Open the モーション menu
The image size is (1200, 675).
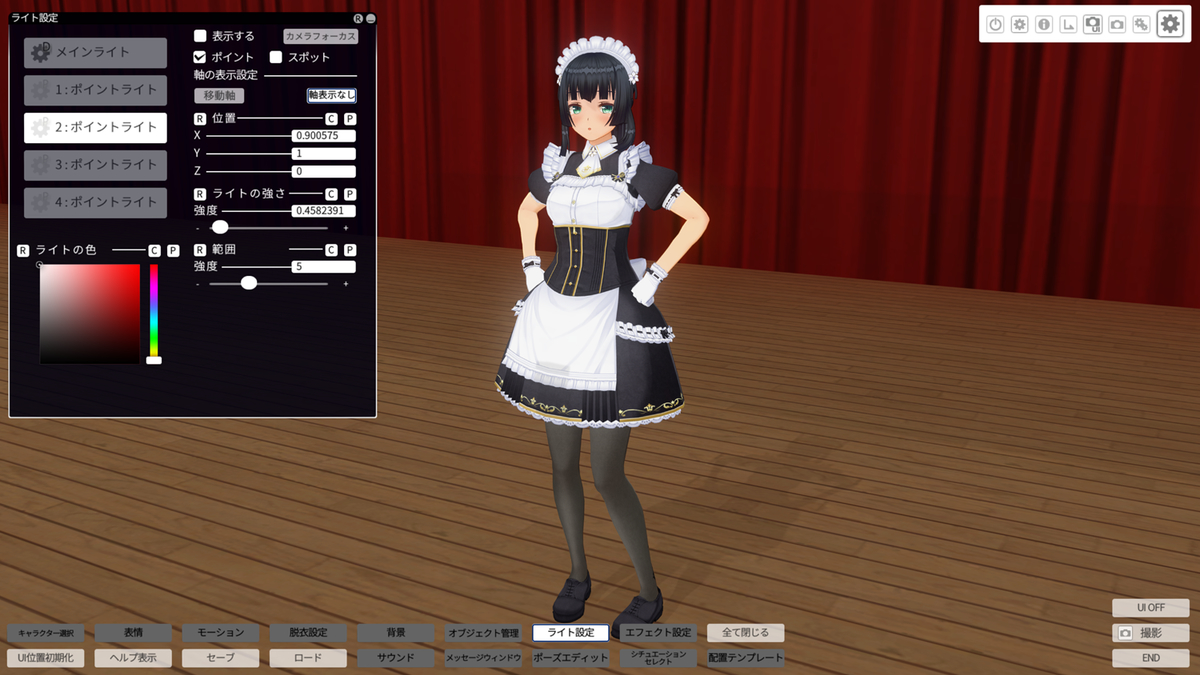click(220, 633)
